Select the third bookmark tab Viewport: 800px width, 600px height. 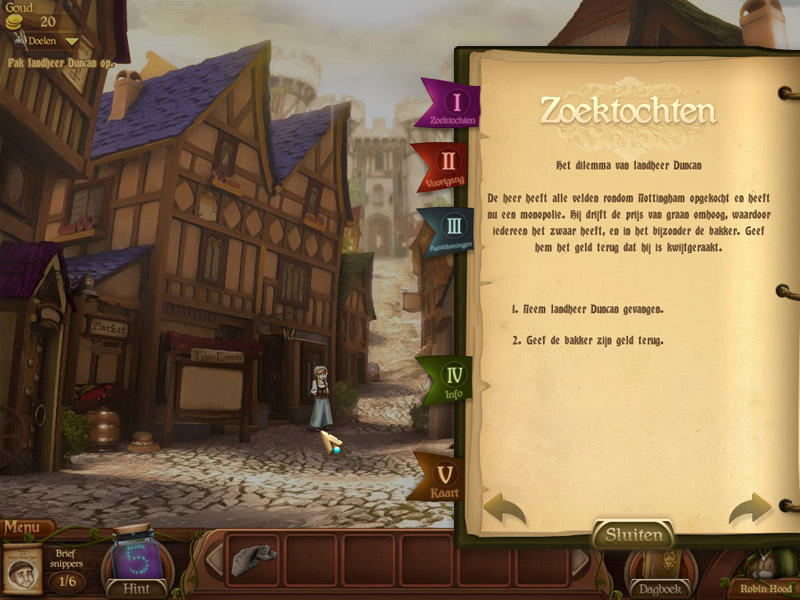[447, 232]
